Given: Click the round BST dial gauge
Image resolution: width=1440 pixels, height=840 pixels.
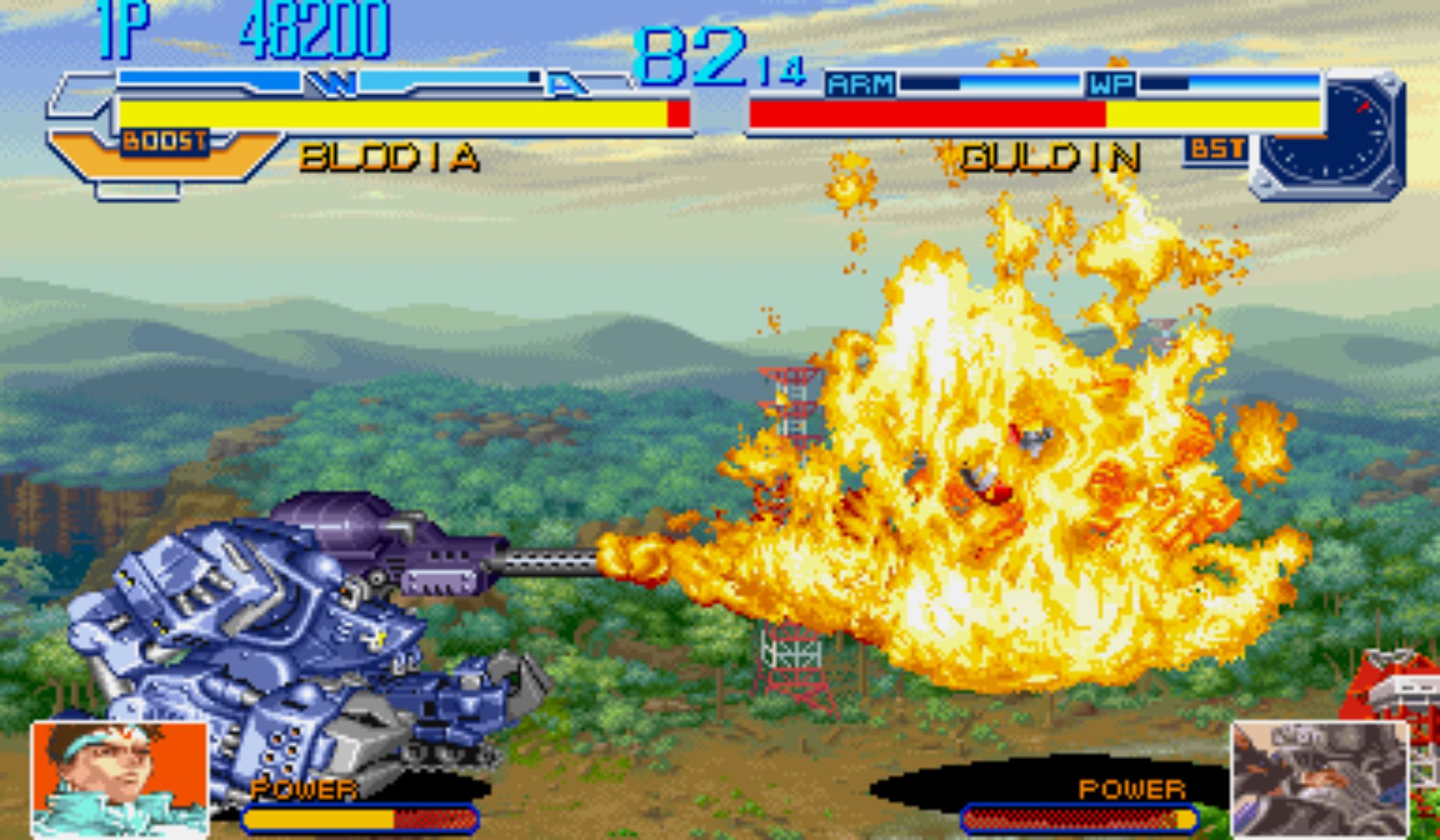Looking at the screenshot, I should click(x=1328, y=135).
